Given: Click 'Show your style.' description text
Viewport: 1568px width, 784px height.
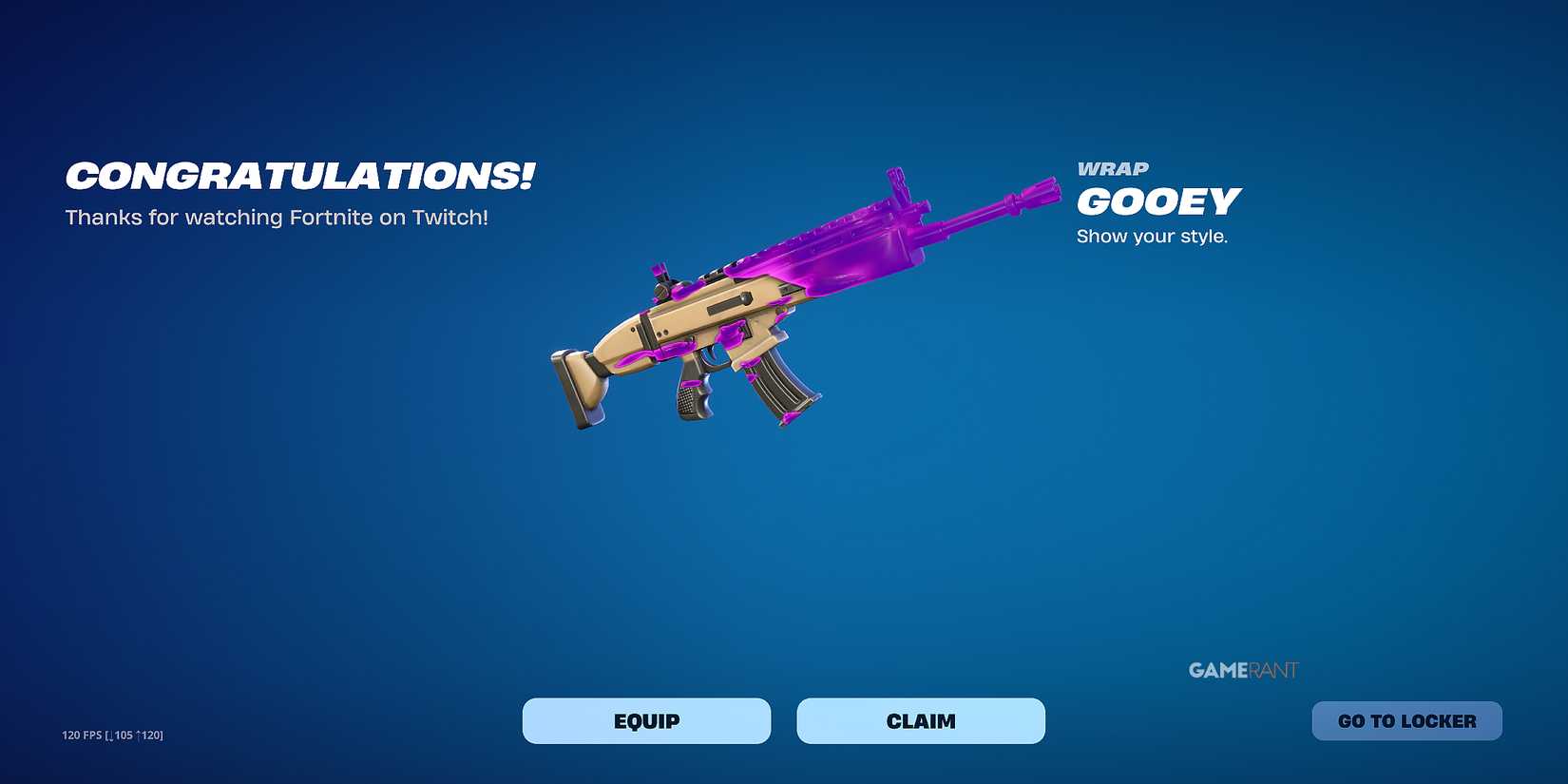Looking at the screenshot, I should [x=1152, y=236].
